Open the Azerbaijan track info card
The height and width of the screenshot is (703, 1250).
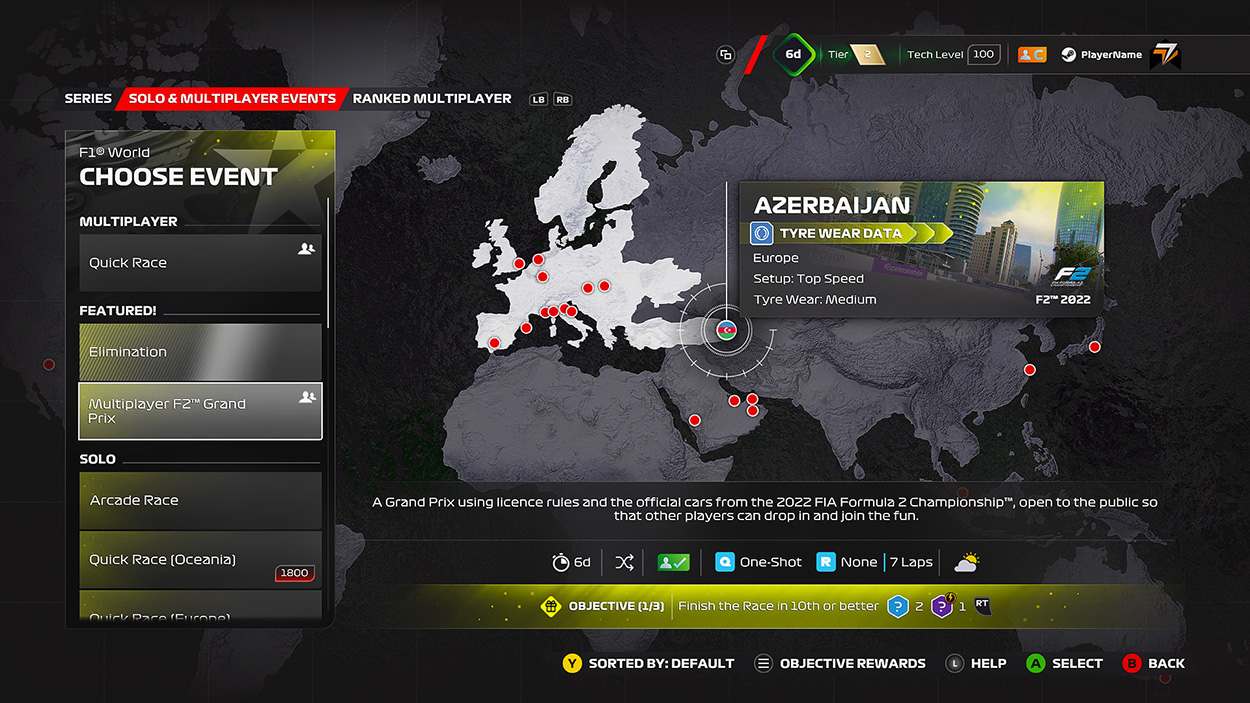tap(921, 249)
